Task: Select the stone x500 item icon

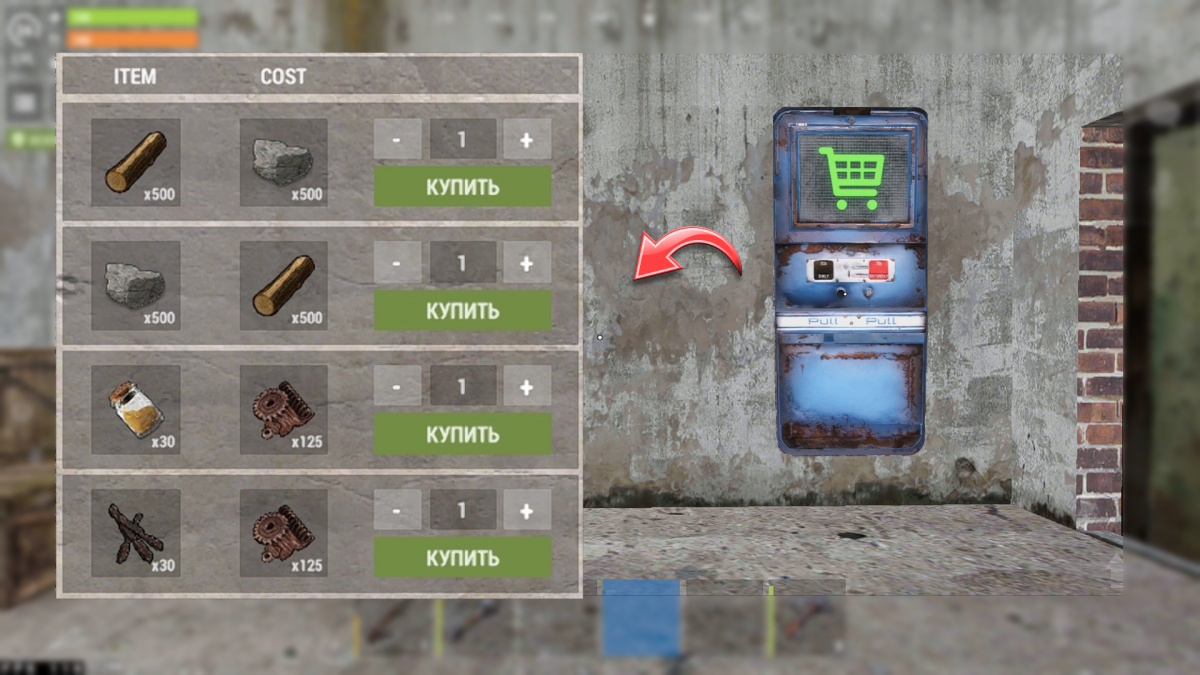Action: click(135, 286)
